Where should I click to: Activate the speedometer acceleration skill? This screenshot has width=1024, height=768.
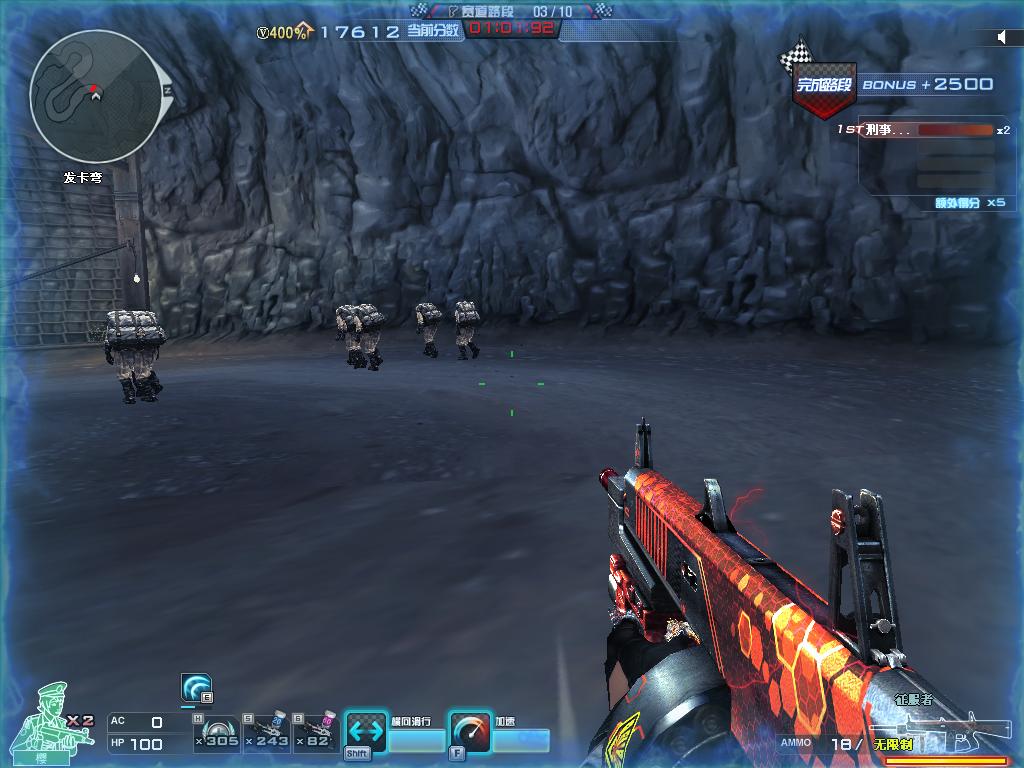click(469, 733)
